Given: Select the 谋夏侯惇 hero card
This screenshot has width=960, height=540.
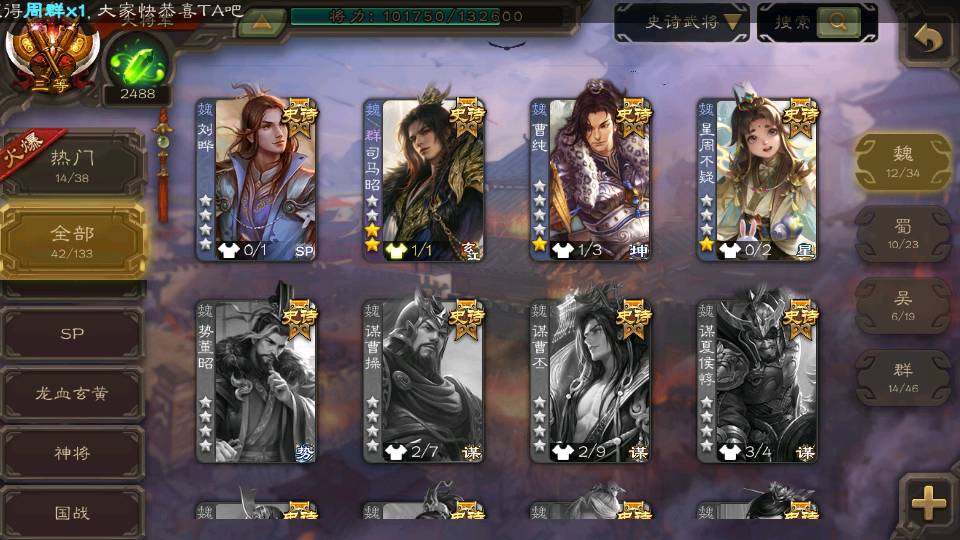Looking at the screenshot, I should pos(758,381).
